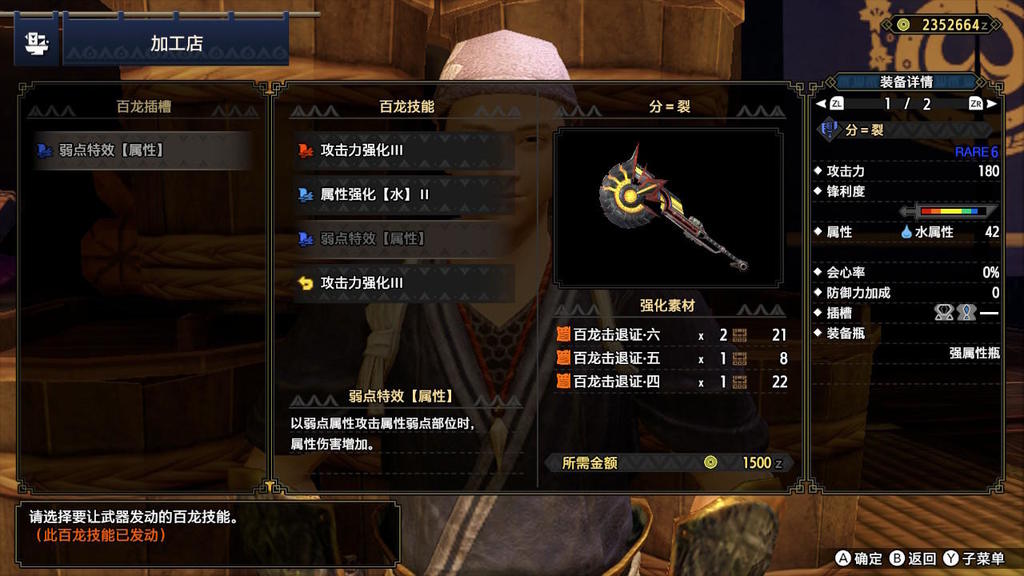
Task: Select 弱点特效【属性】 in the 百龙插槽 panel
Action: pyautogui.click(x=140, y=151)
